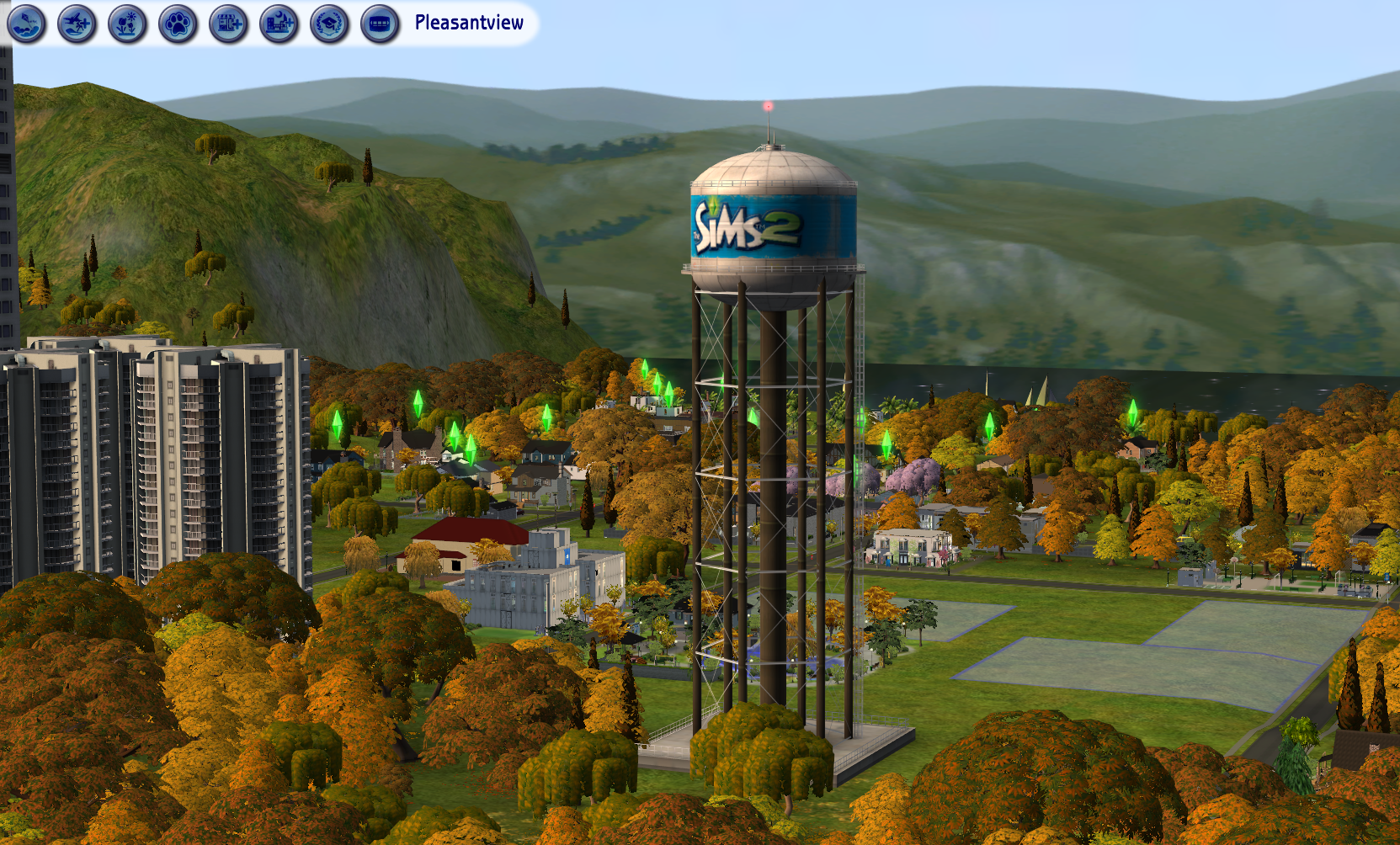Screen dimensions: 1400x845
Task: Click the kite and clouds icon
Action: pyautogui.click(x=26, y=24)
